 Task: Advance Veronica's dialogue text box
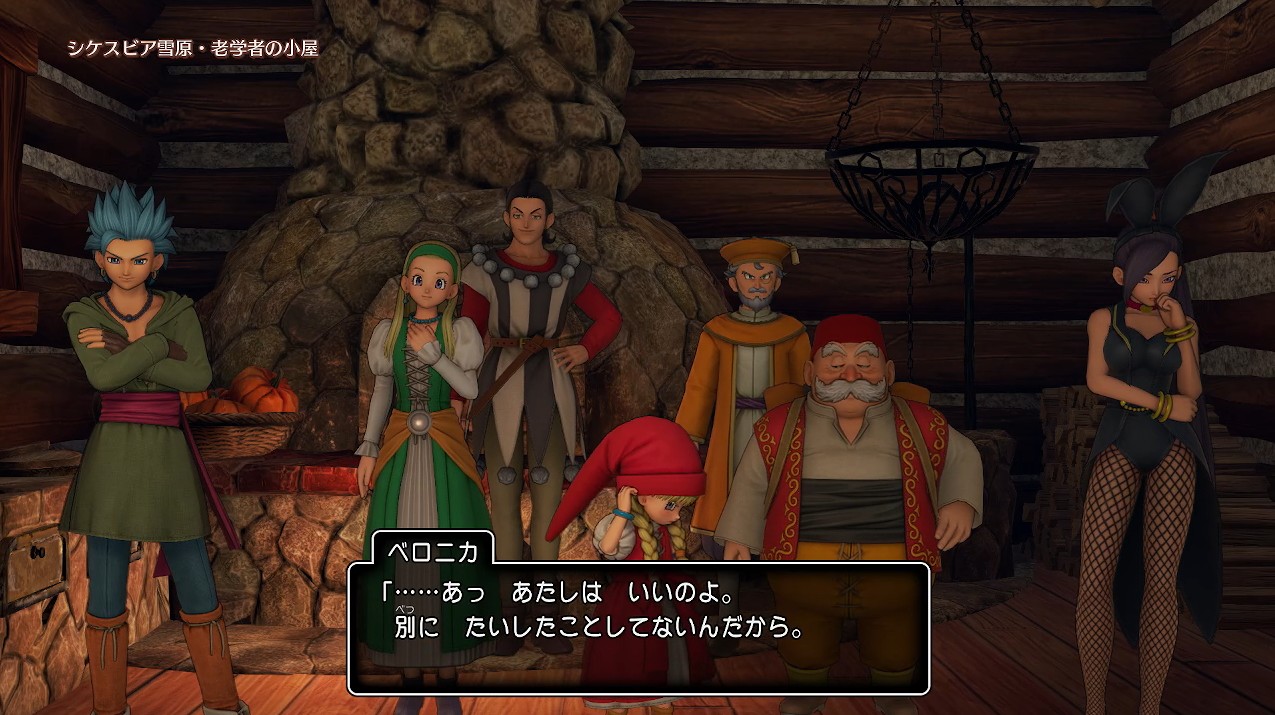[x=639, y=628]
